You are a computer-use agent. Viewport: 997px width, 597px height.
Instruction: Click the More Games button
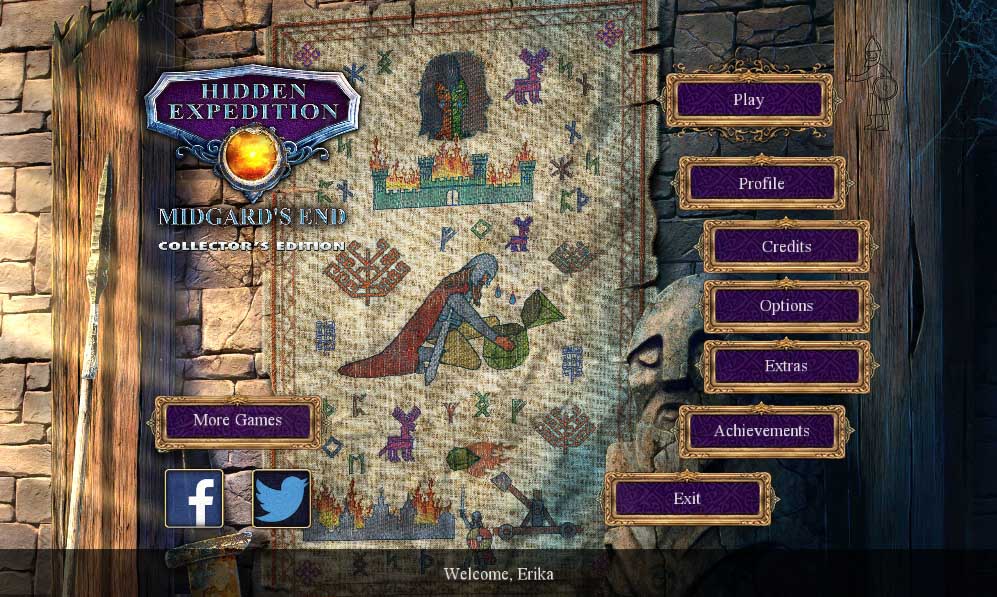[238, 420]
